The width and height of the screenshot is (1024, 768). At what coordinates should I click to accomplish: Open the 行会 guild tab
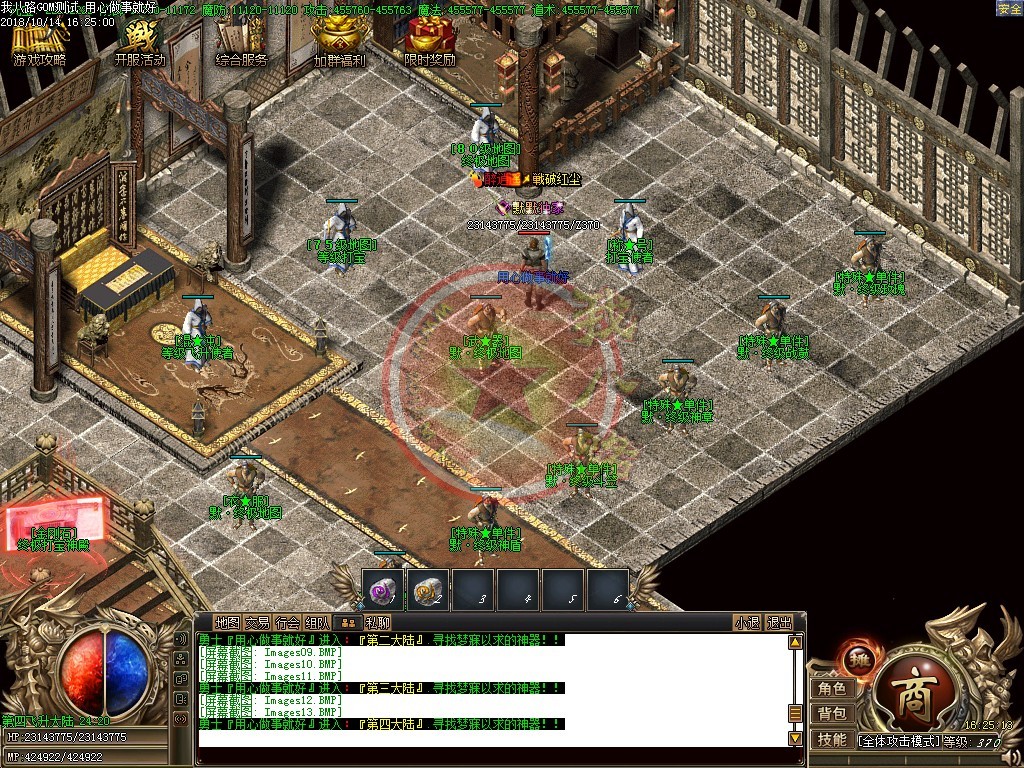[x=288, y=622]
